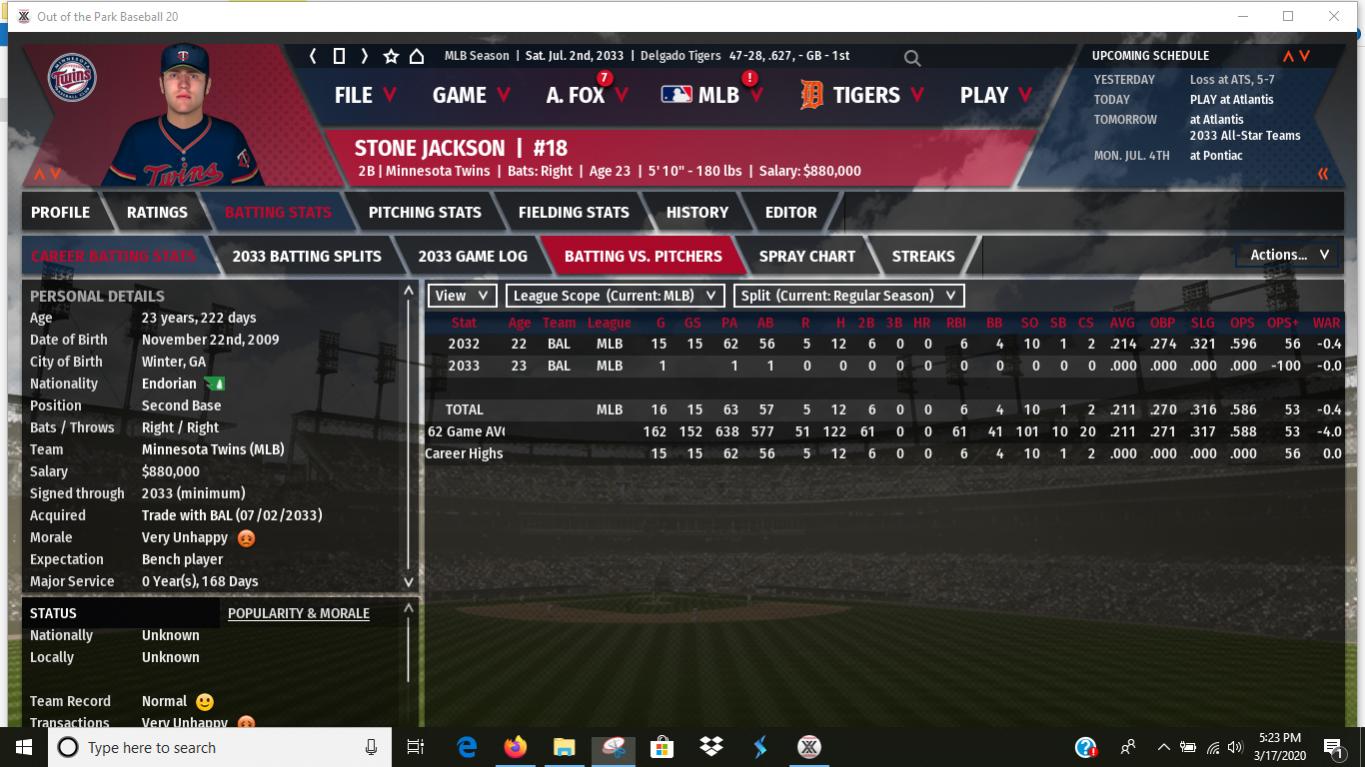The height and width of the screenshot is (767, 1365).
Task: Select the FIELDING STATS tab
Action: (573, 212)
